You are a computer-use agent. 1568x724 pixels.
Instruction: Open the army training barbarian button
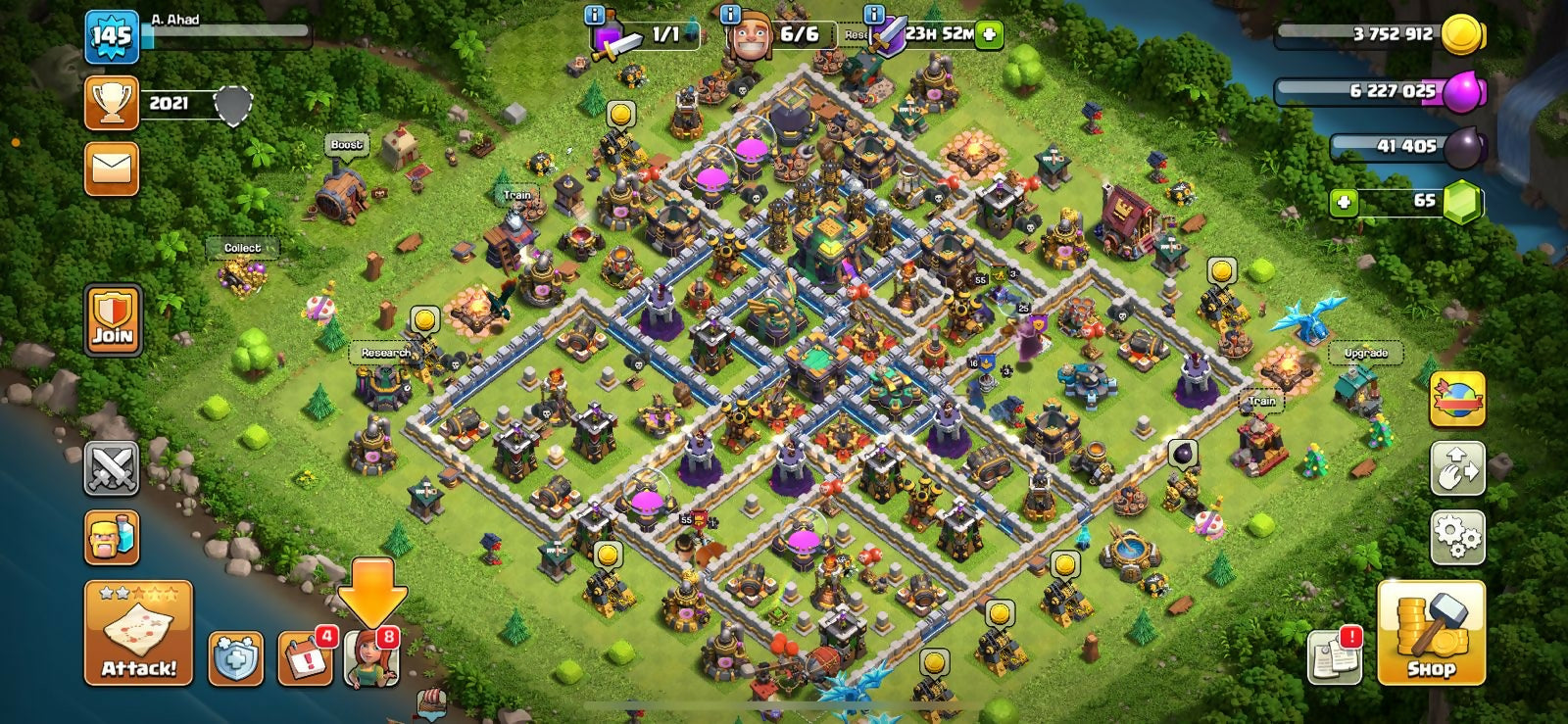tap(112, 537)
